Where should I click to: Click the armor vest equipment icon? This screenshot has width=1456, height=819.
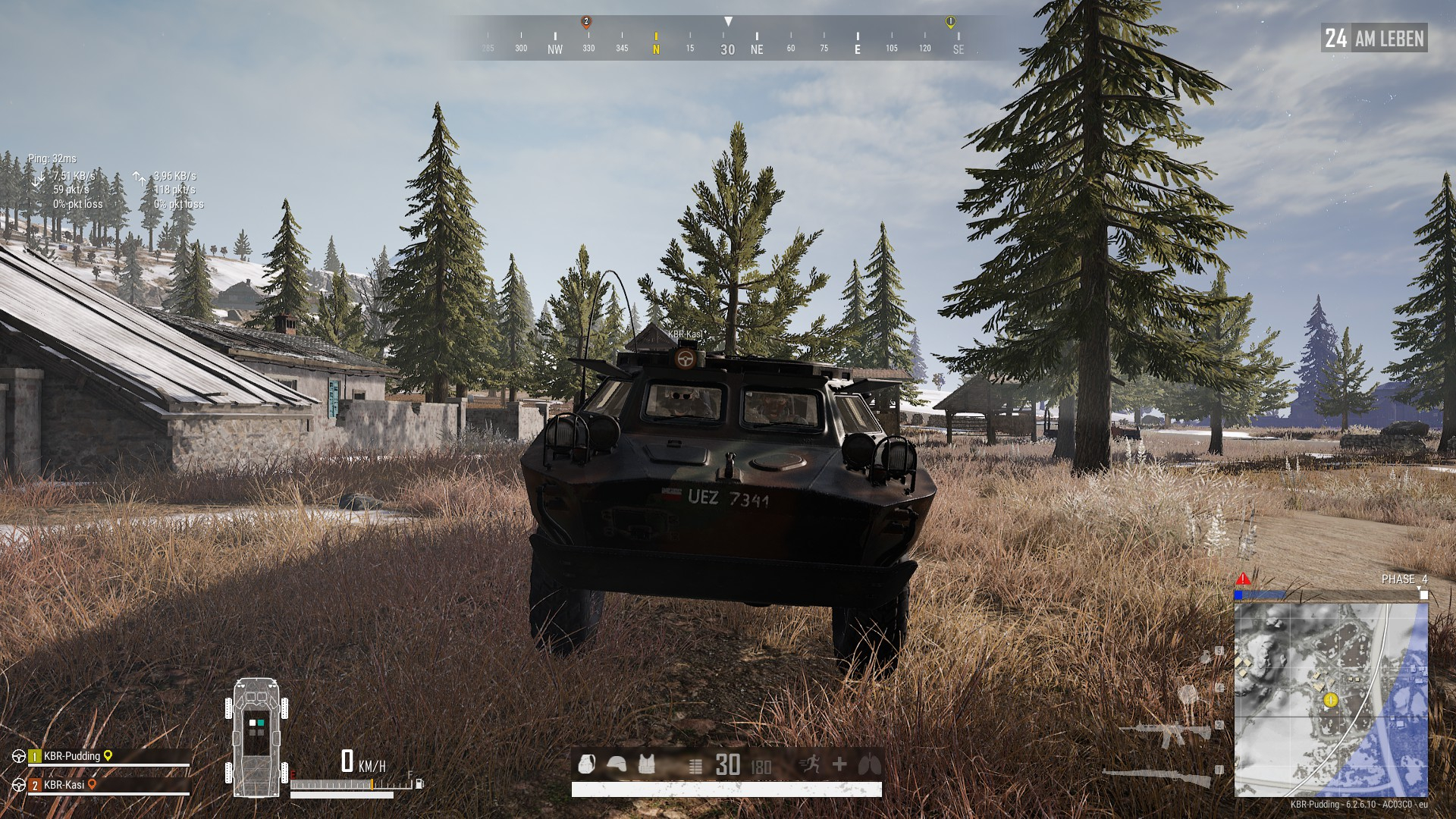tap(646, 764)
